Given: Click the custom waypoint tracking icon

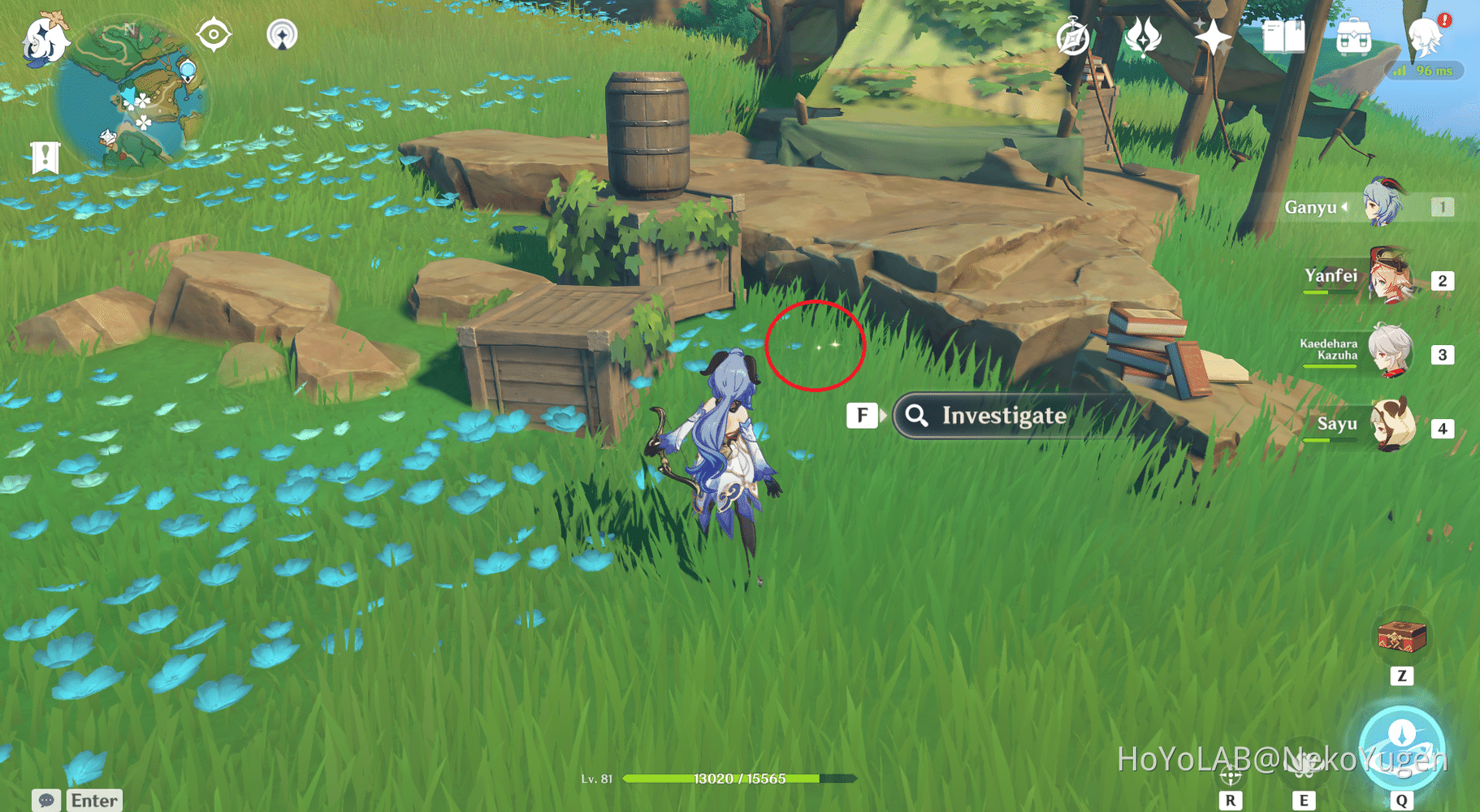Looking at the screenshot, I should [281, 34].
